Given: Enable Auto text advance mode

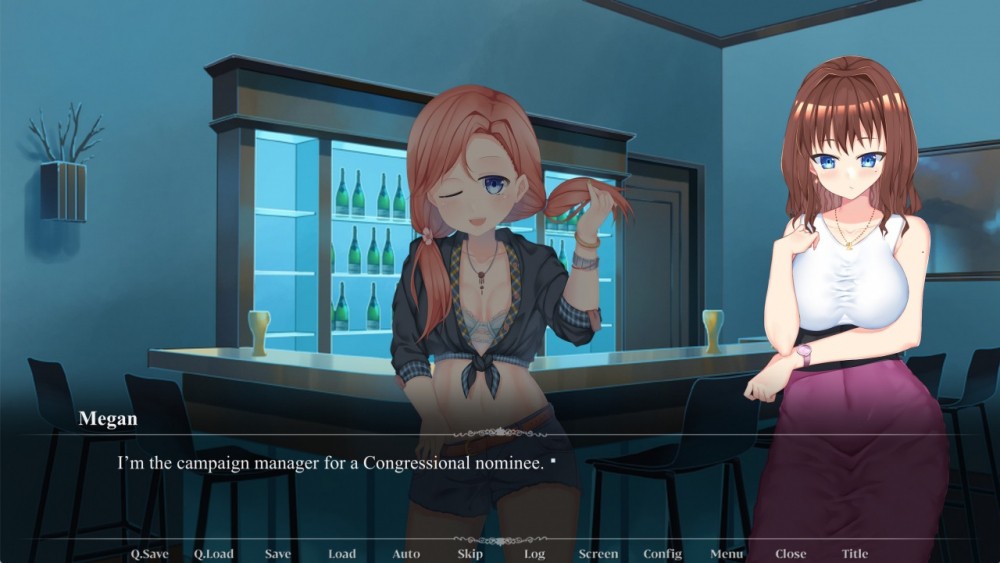Looking at the screenshot, I should point(406,554).
